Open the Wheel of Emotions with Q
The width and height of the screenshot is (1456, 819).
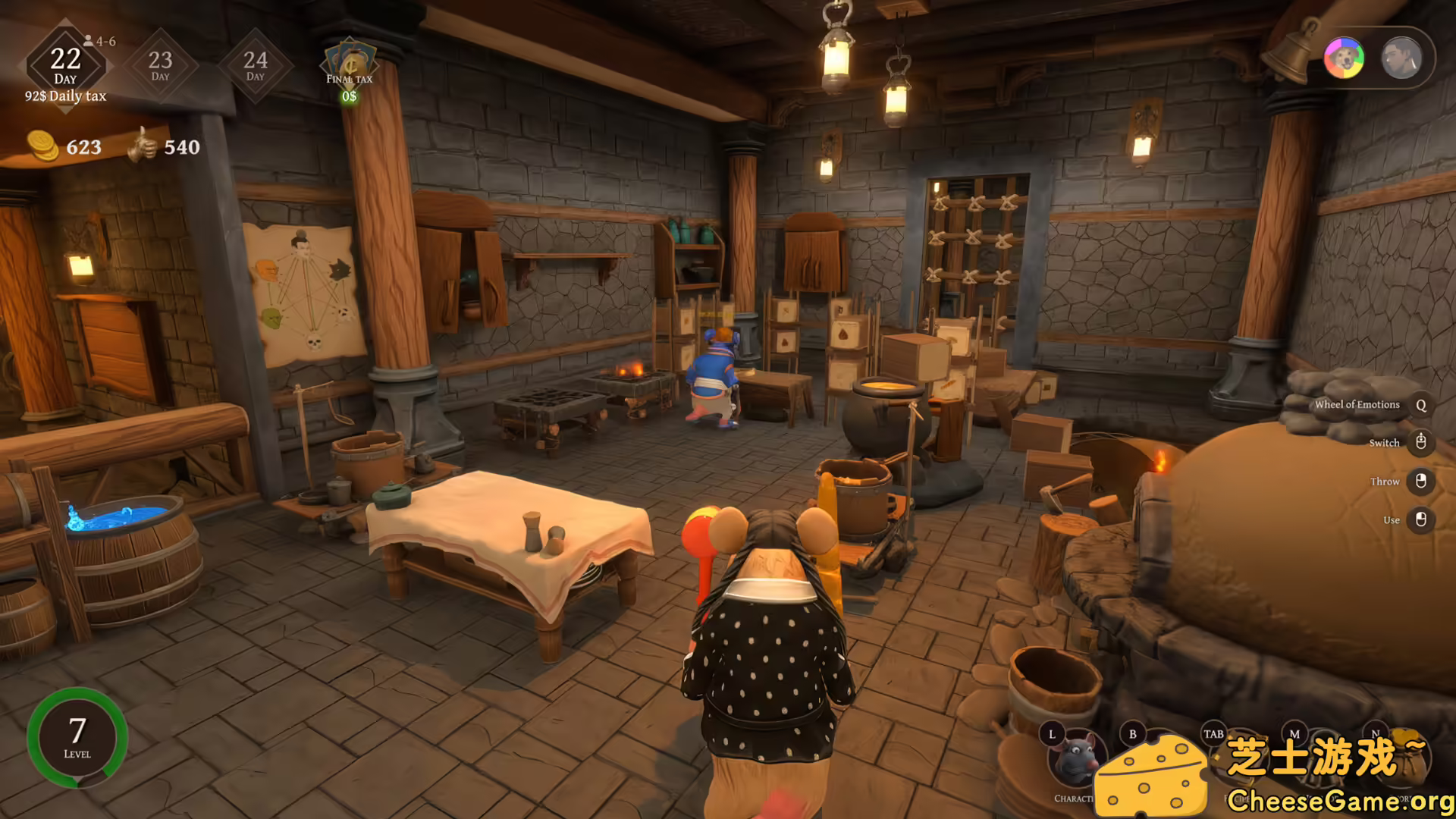point(1420,405)
